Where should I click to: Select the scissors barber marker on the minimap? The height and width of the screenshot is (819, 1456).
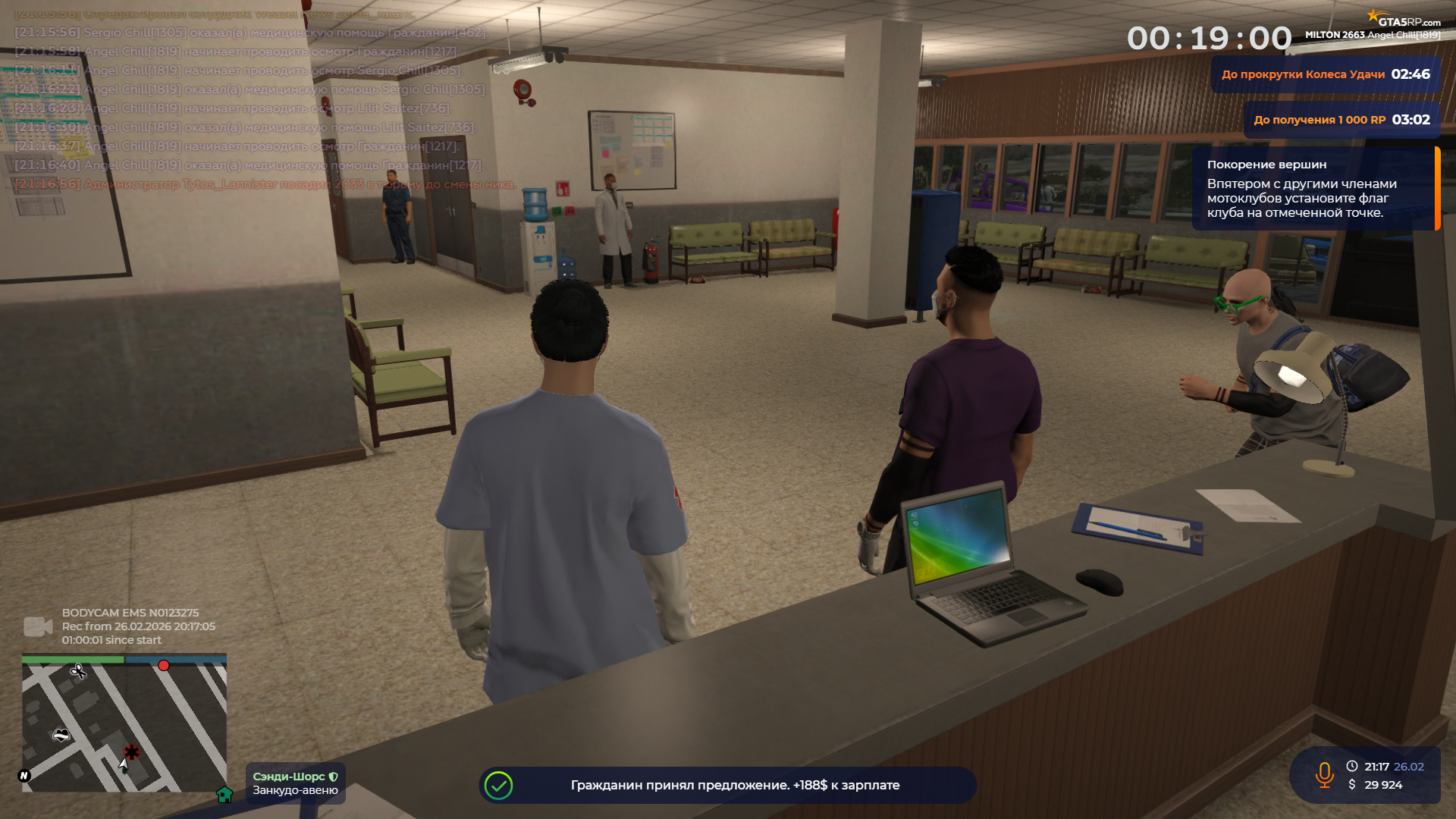pyautogui.click(x=78, y=670)
